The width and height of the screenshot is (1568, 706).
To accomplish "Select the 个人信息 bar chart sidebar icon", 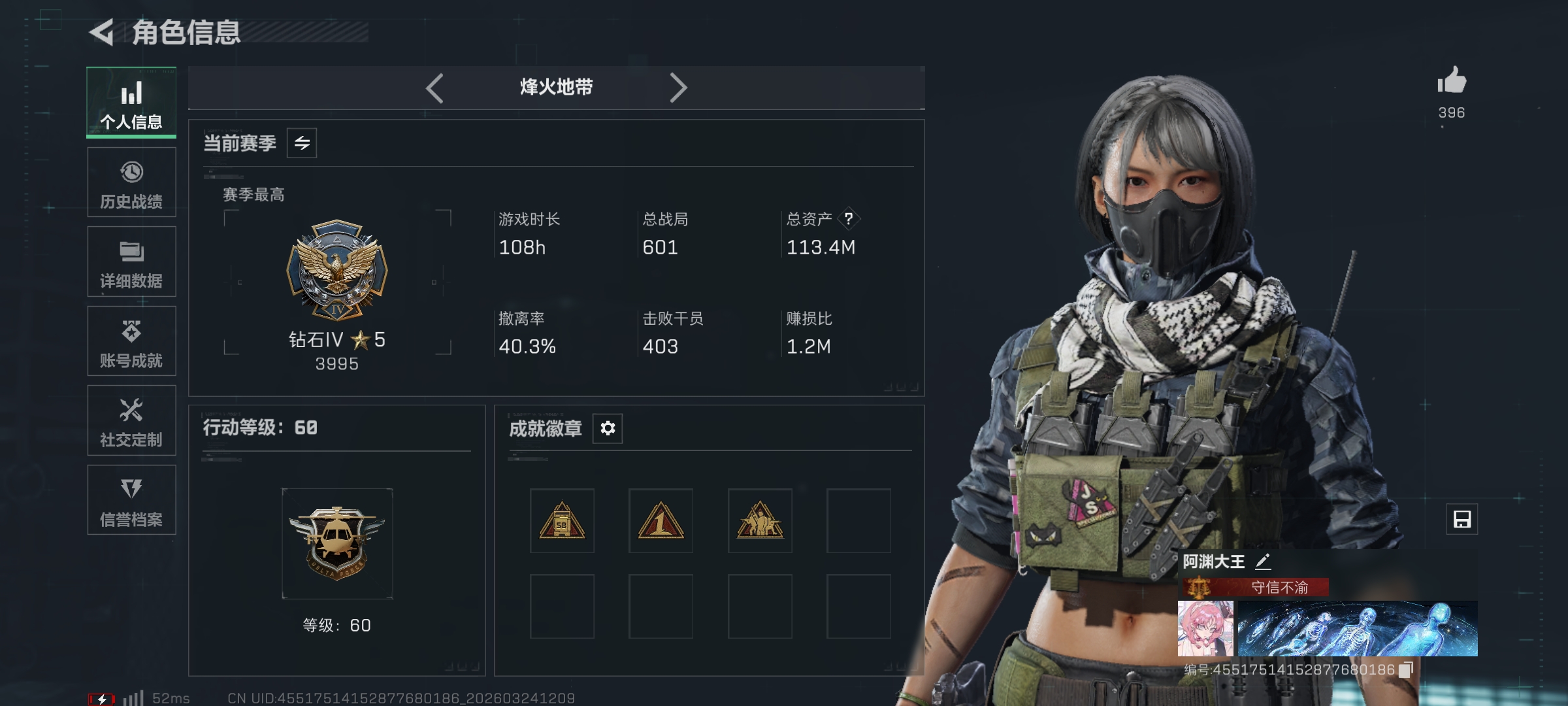I will coord(131,93).
